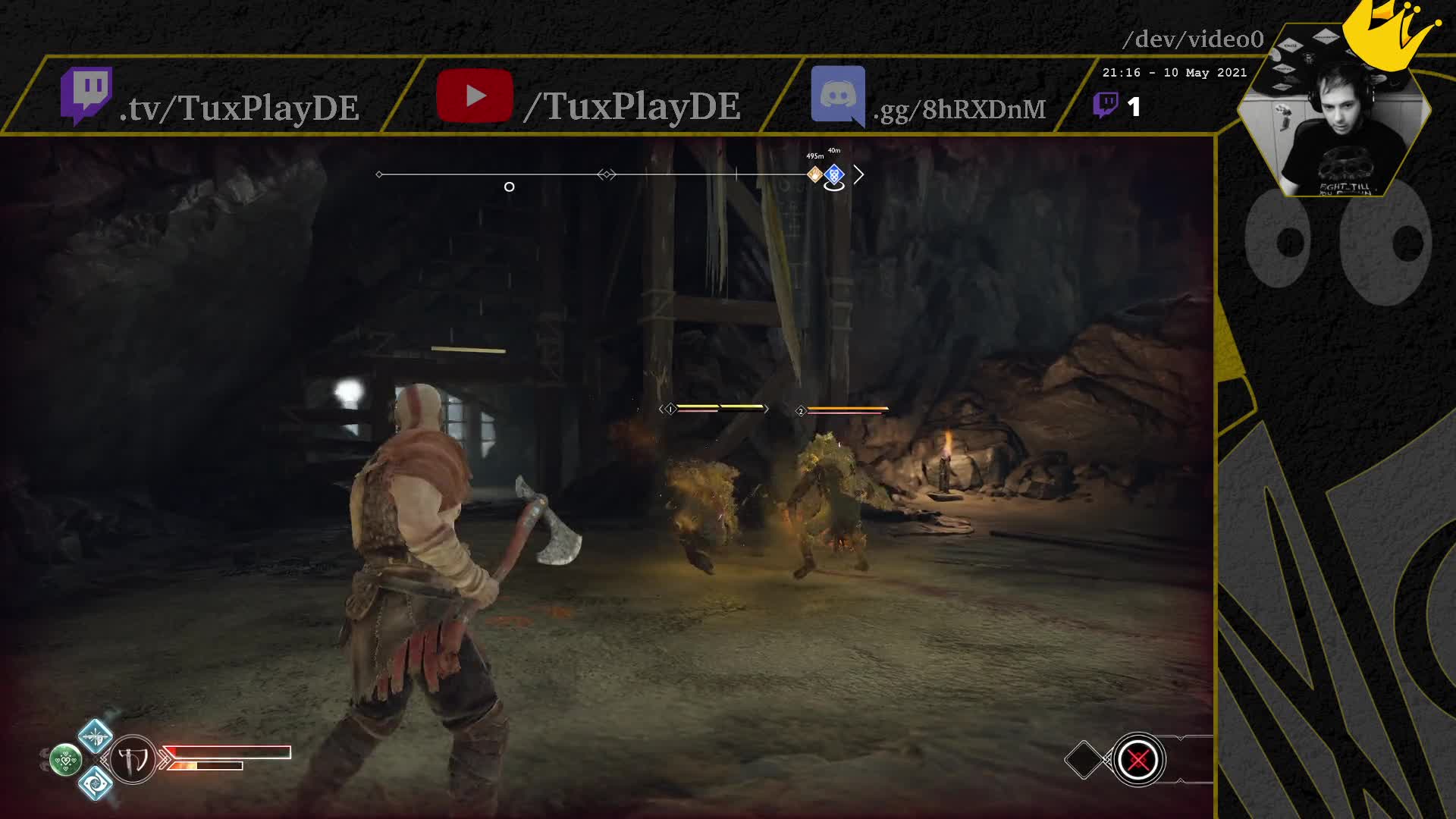Screen dimensions: 1456x819
Task: Click the red crossed-out companion circle icon
Action: 1137,759
